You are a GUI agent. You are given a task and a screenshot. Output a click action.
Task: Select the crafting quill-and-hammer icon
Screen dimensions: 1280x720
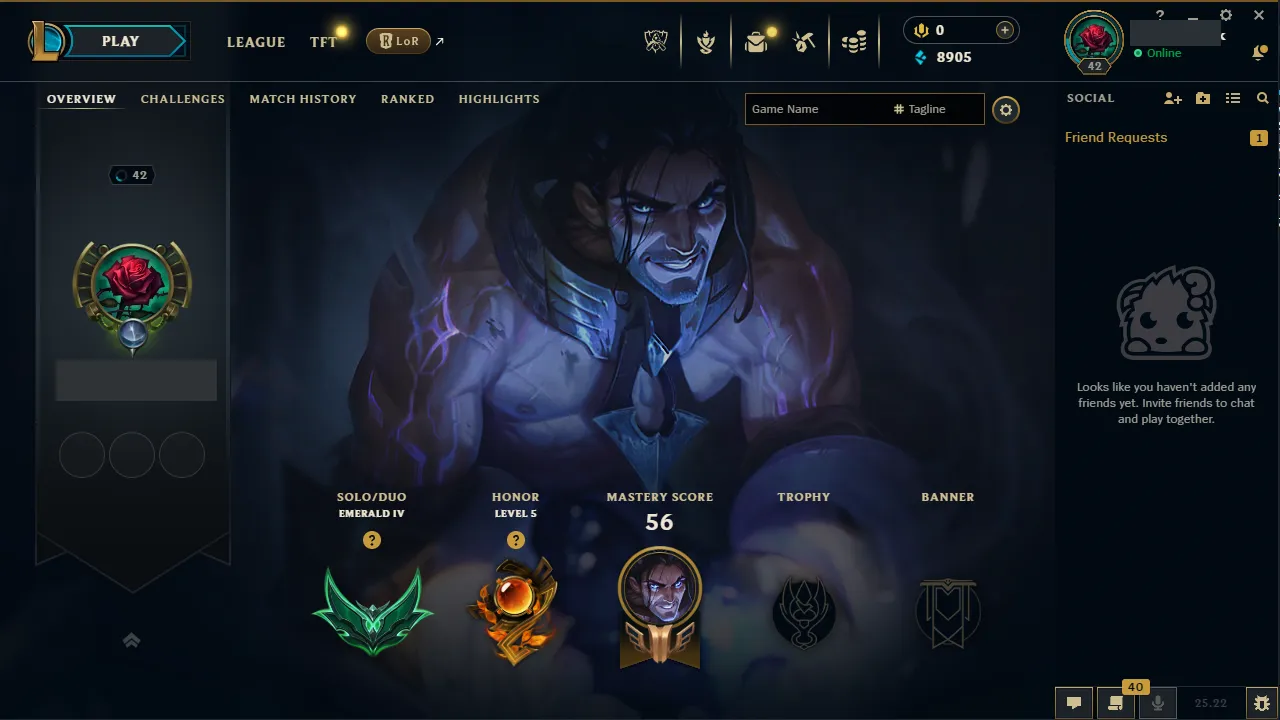pyautogui.click(x=805, y=43)
